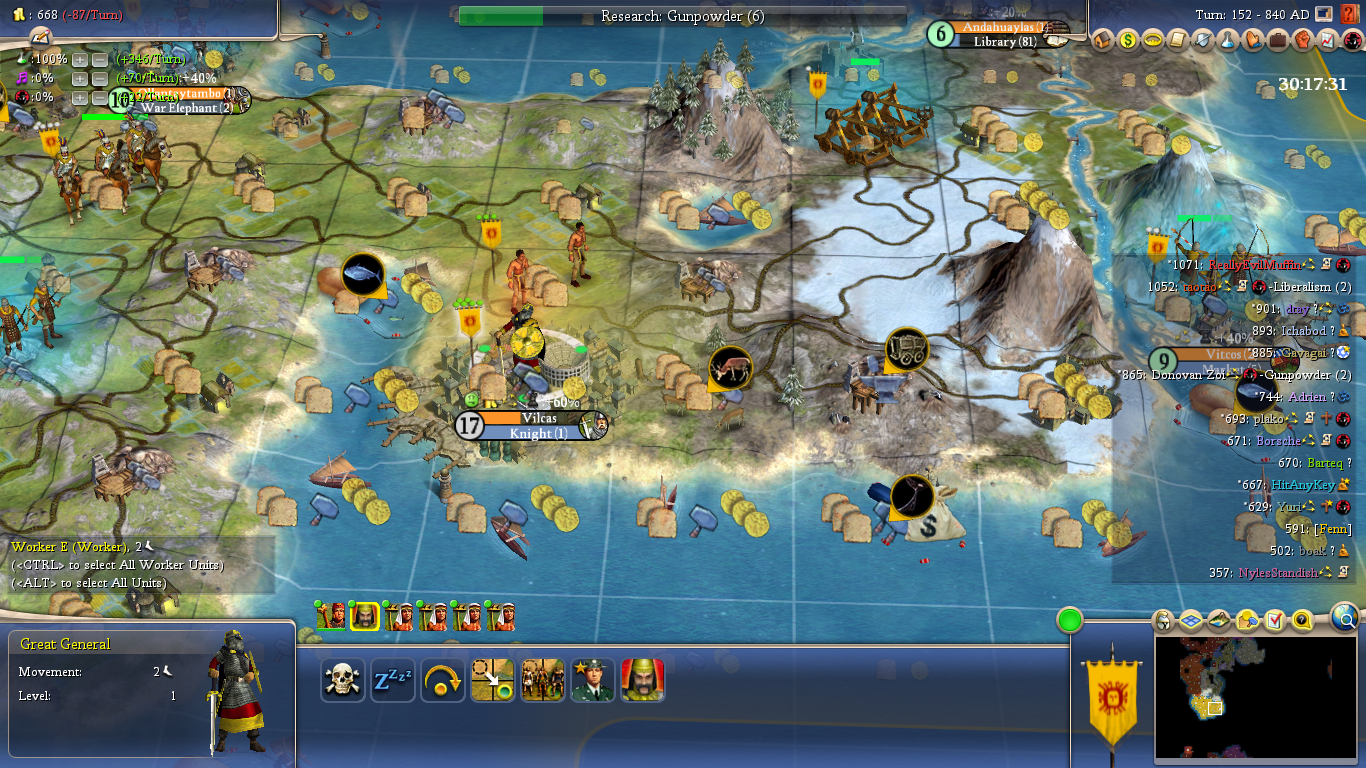Open the Espionage spy icon
This screenshot has width=1366, height=768.
coord(1353,41)
